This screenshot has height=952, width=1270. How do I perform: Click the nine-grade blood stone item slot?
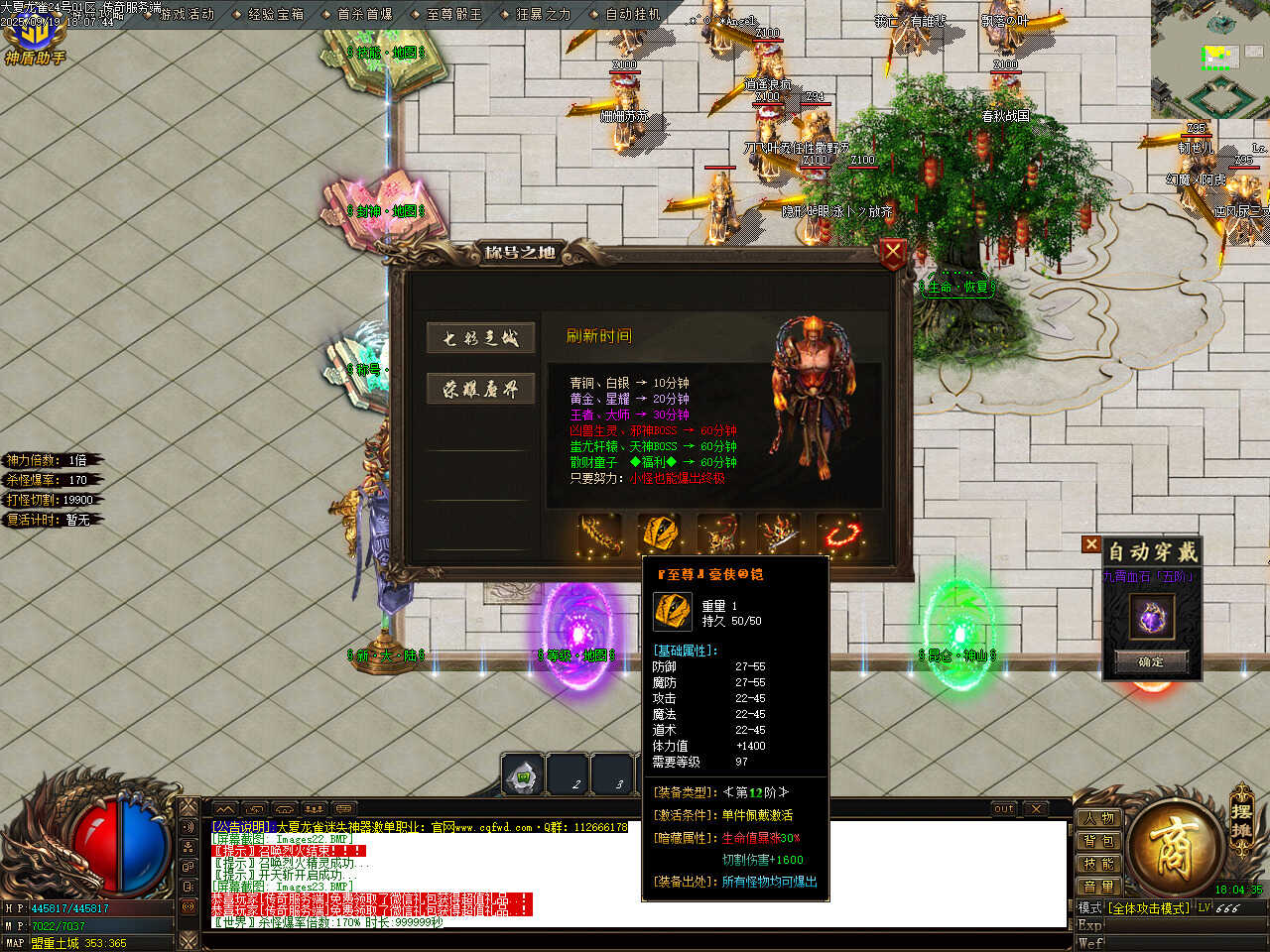(x=1151, y=617)
